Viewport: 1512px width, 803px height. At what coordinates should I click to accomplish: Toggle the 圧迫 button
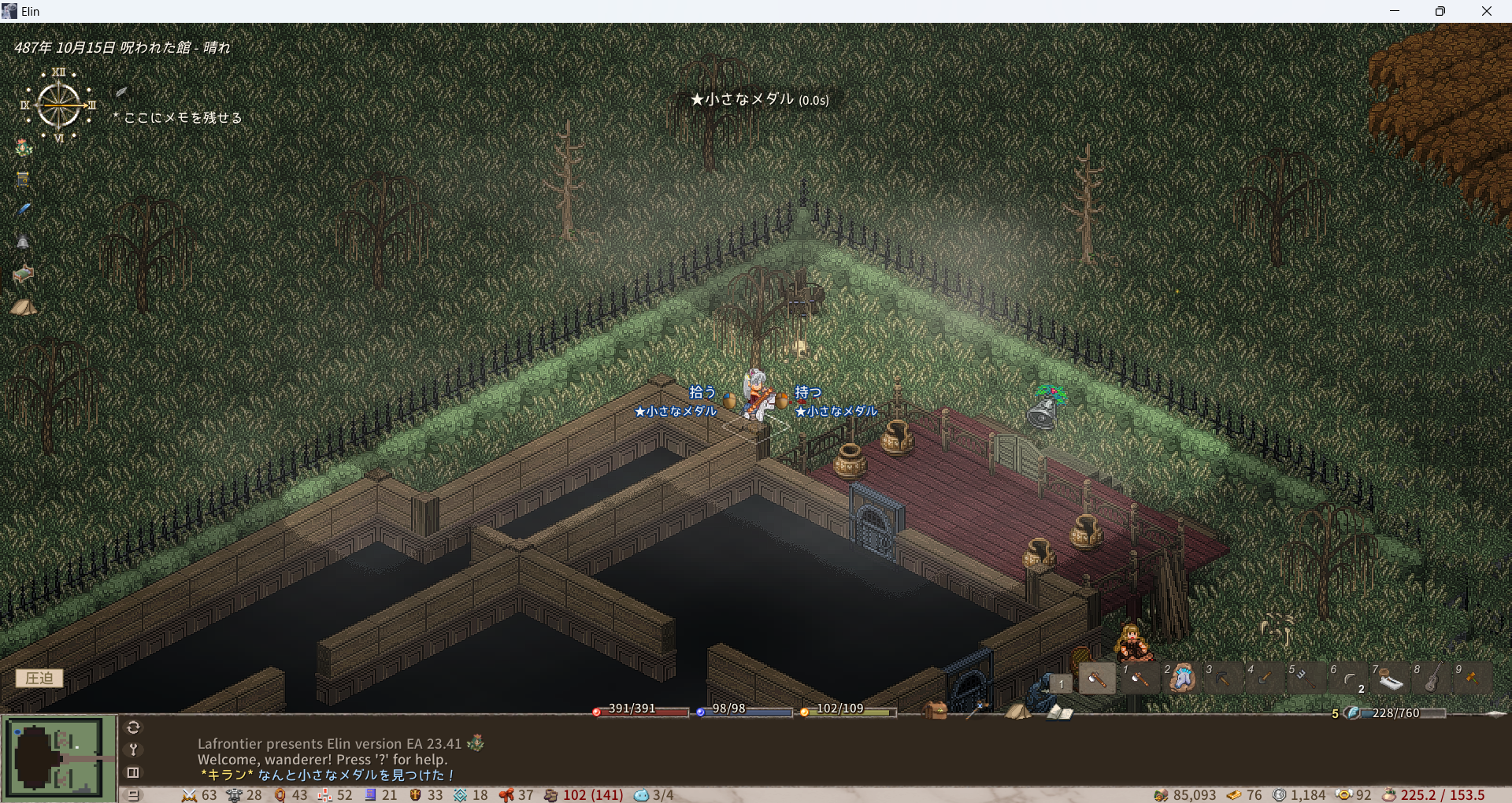pyautogui.click(x=39, y=678)
